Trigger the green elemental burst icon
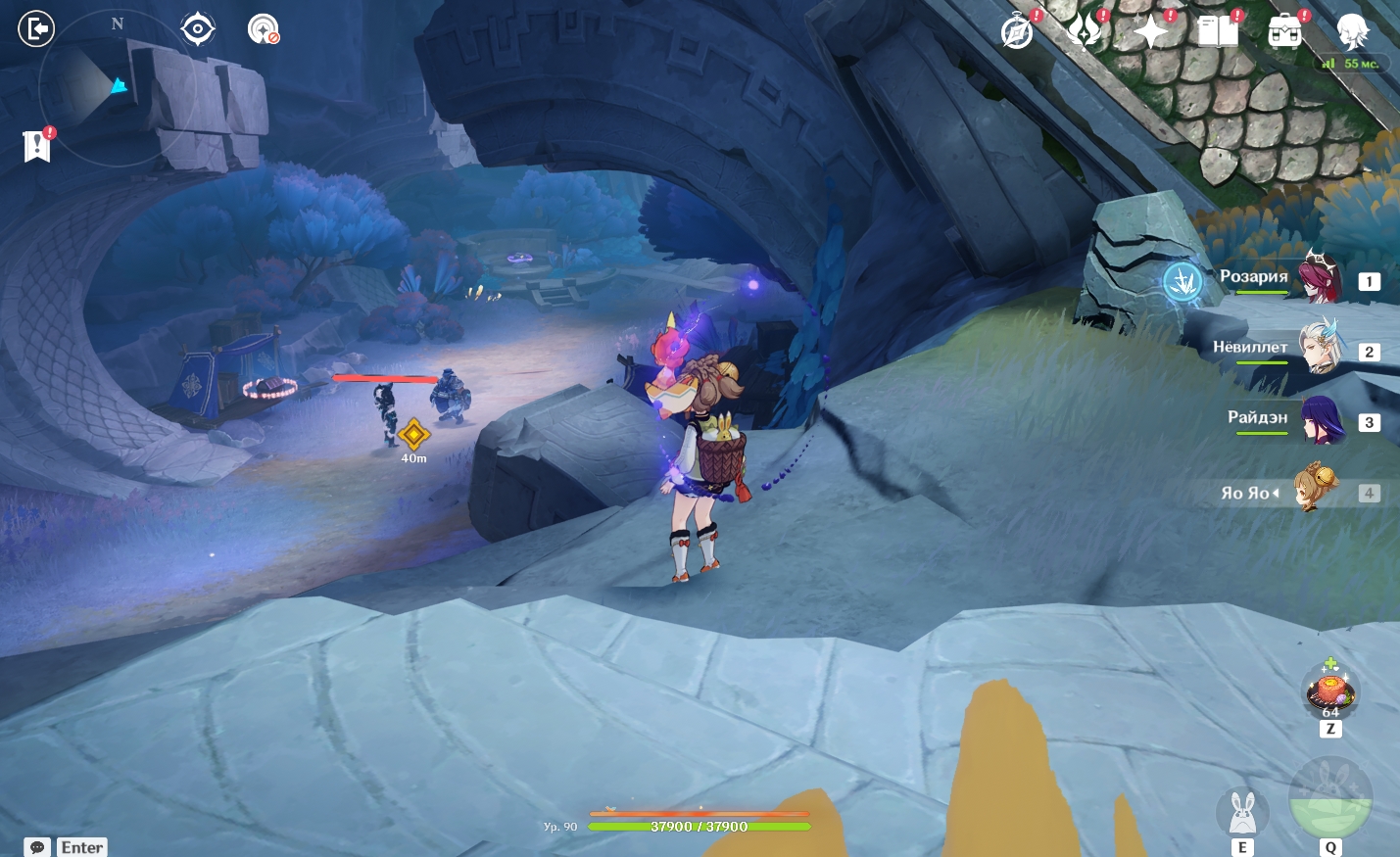Viewport: 1400px width, 857px height. point(1329,796)
